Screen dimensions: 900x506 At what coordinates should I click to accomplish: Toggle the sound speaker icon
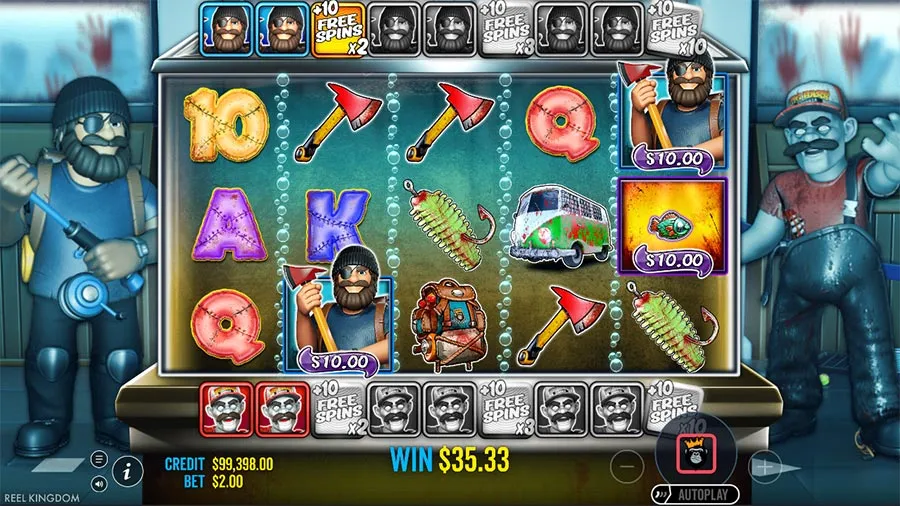(99, 483)
